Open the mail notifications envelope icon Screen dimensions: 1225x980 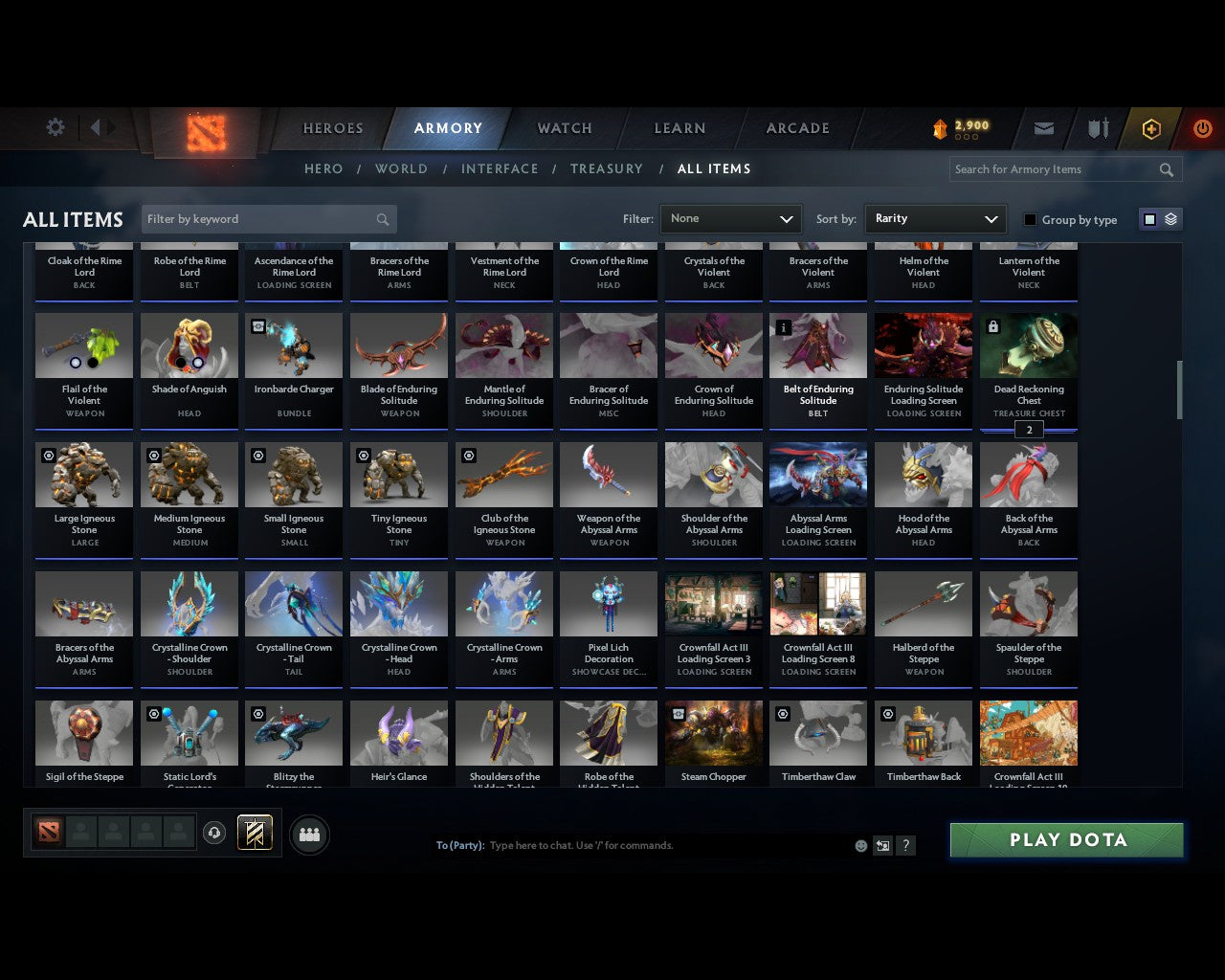point(1043,127)
